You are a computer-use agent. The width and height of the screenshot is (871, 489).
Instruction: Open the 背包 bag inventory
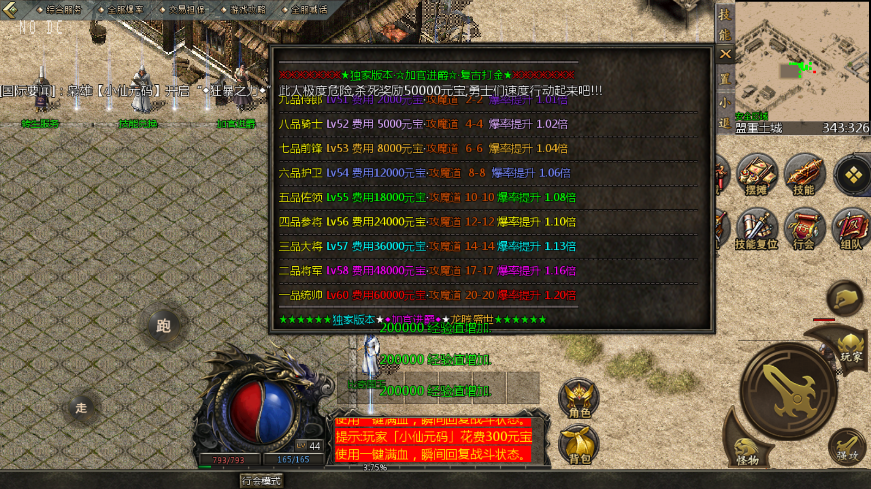[x=579, y=445]
